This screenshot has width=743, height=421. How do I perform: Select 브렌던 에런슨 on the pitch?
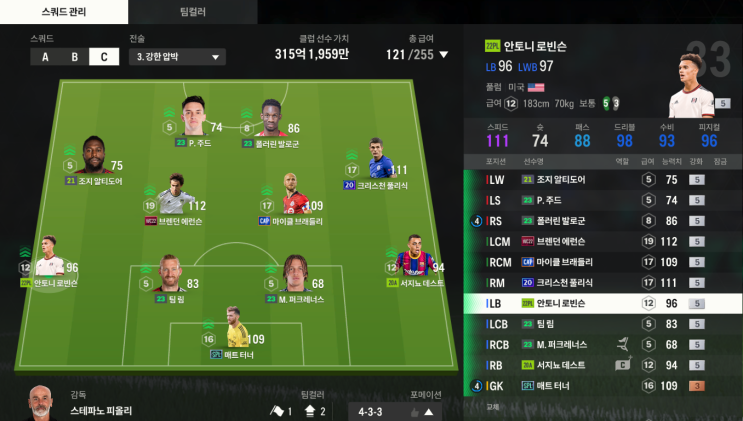[x=177, y=199]
